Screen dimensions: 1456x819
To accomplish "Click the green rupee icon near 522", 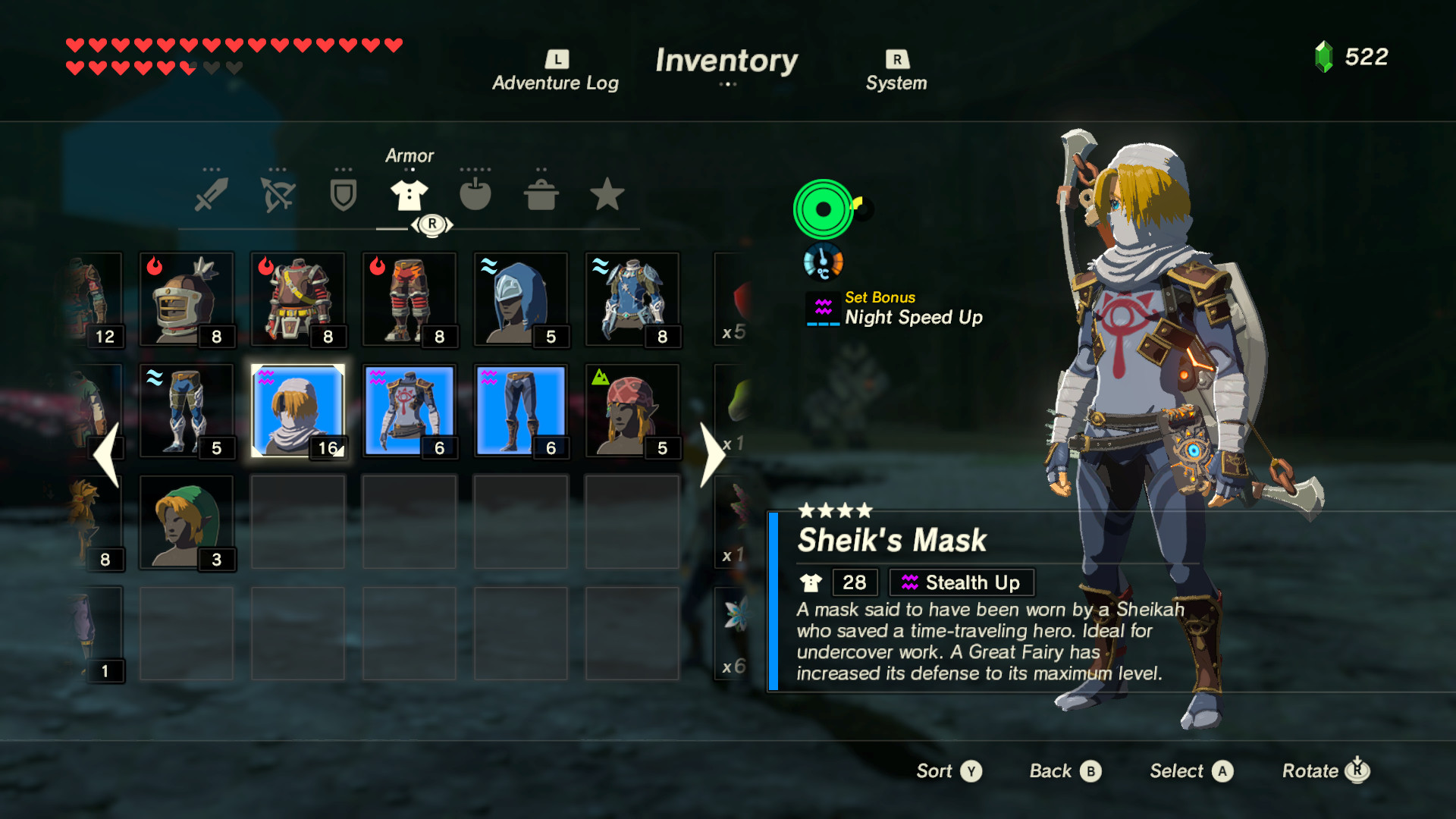I will [x=1324, y=55].
